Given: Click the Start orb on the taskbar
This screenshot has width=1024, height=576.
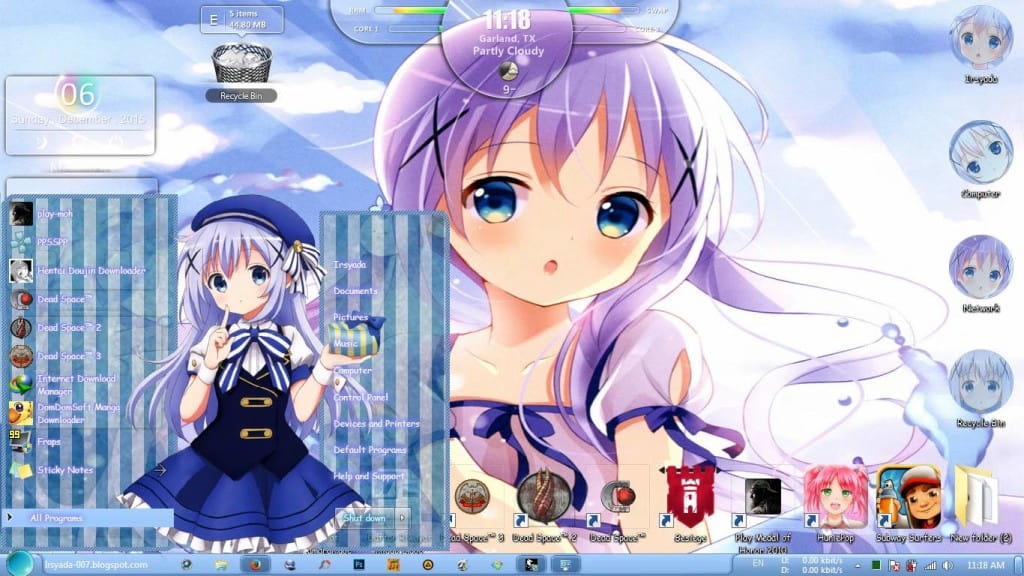Looking at the screenshot, I should click(20, 563).
